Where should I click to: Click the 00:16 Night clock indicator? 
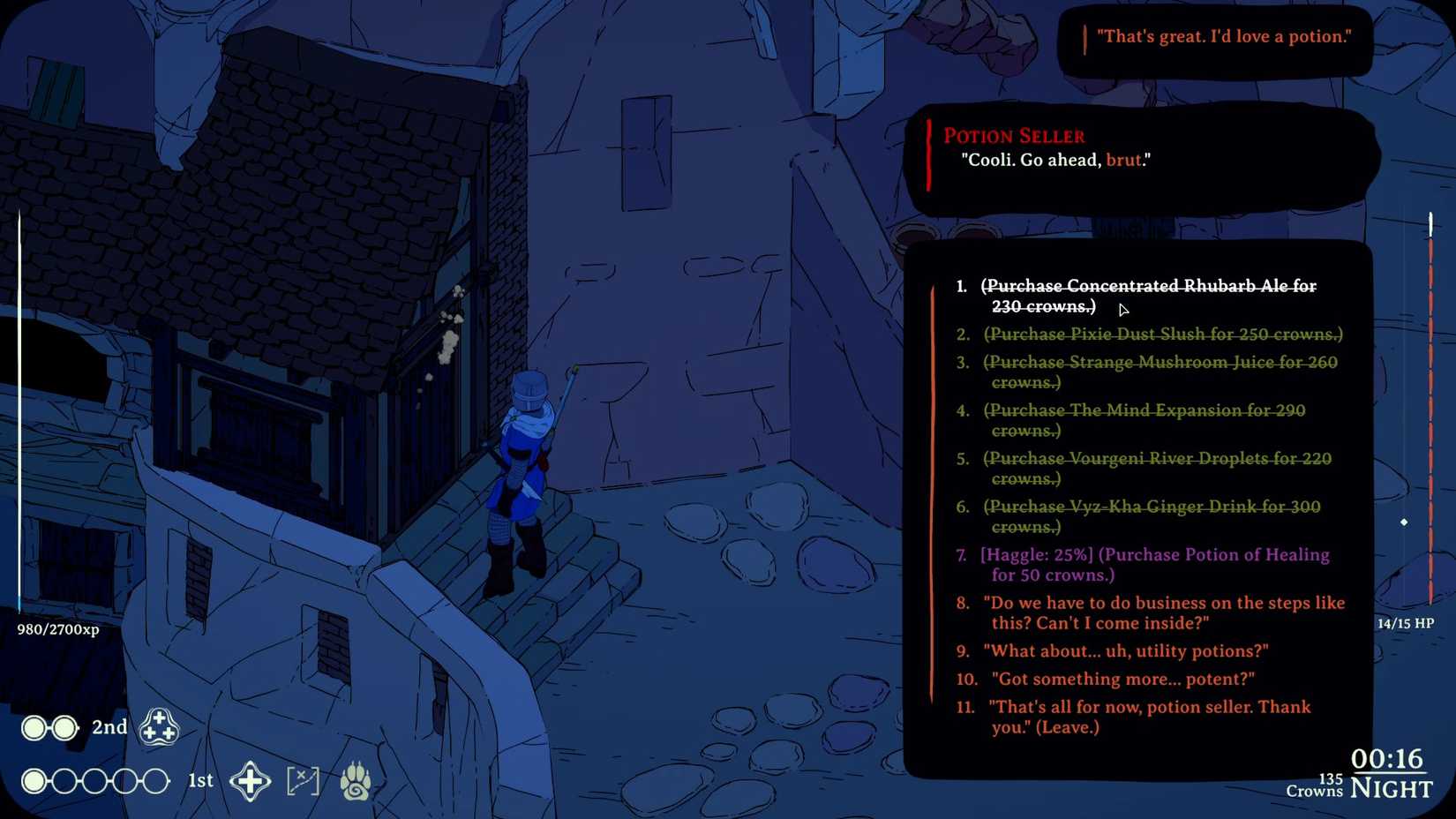[1391, 772]
